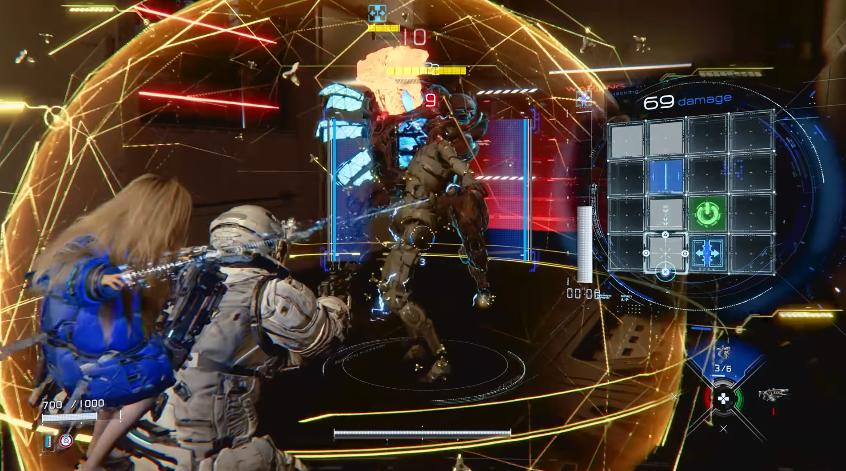
Task: Select the highlighted cursor tile in grid
Action: [x=666, y=253]
